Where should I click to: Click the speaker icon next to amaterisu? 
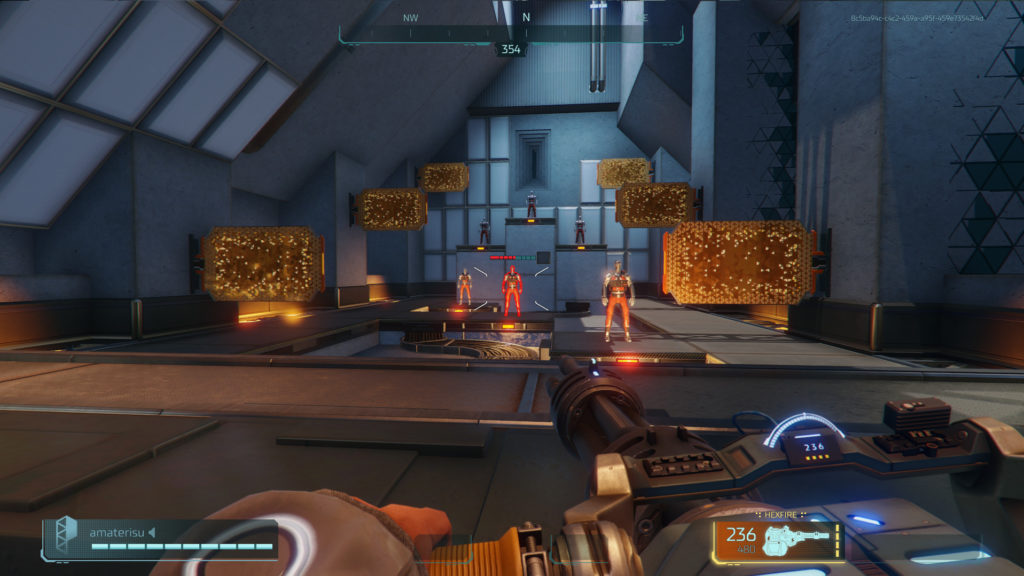[x=153, y=532]
